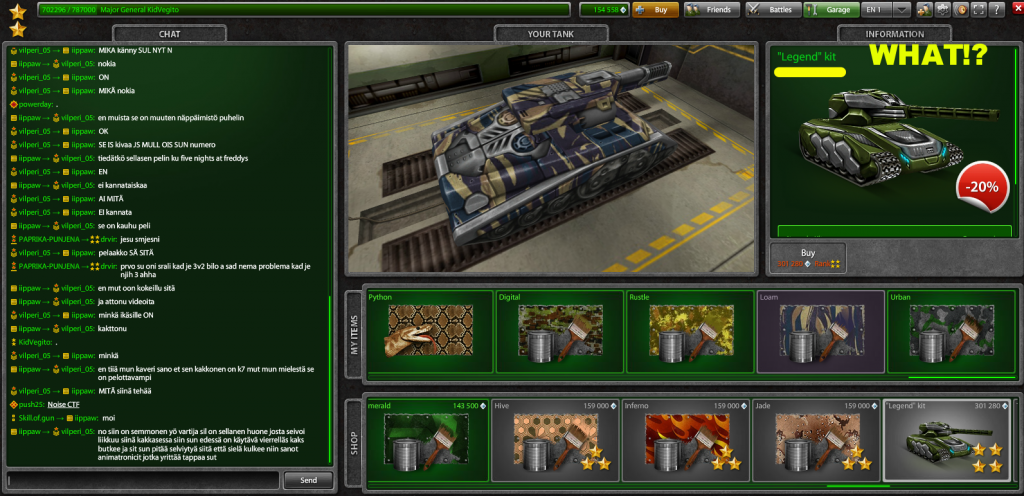This screenshot has width=1024, height=496.
Task: Choose the Digital paint
Action: (x=559, y=330)
